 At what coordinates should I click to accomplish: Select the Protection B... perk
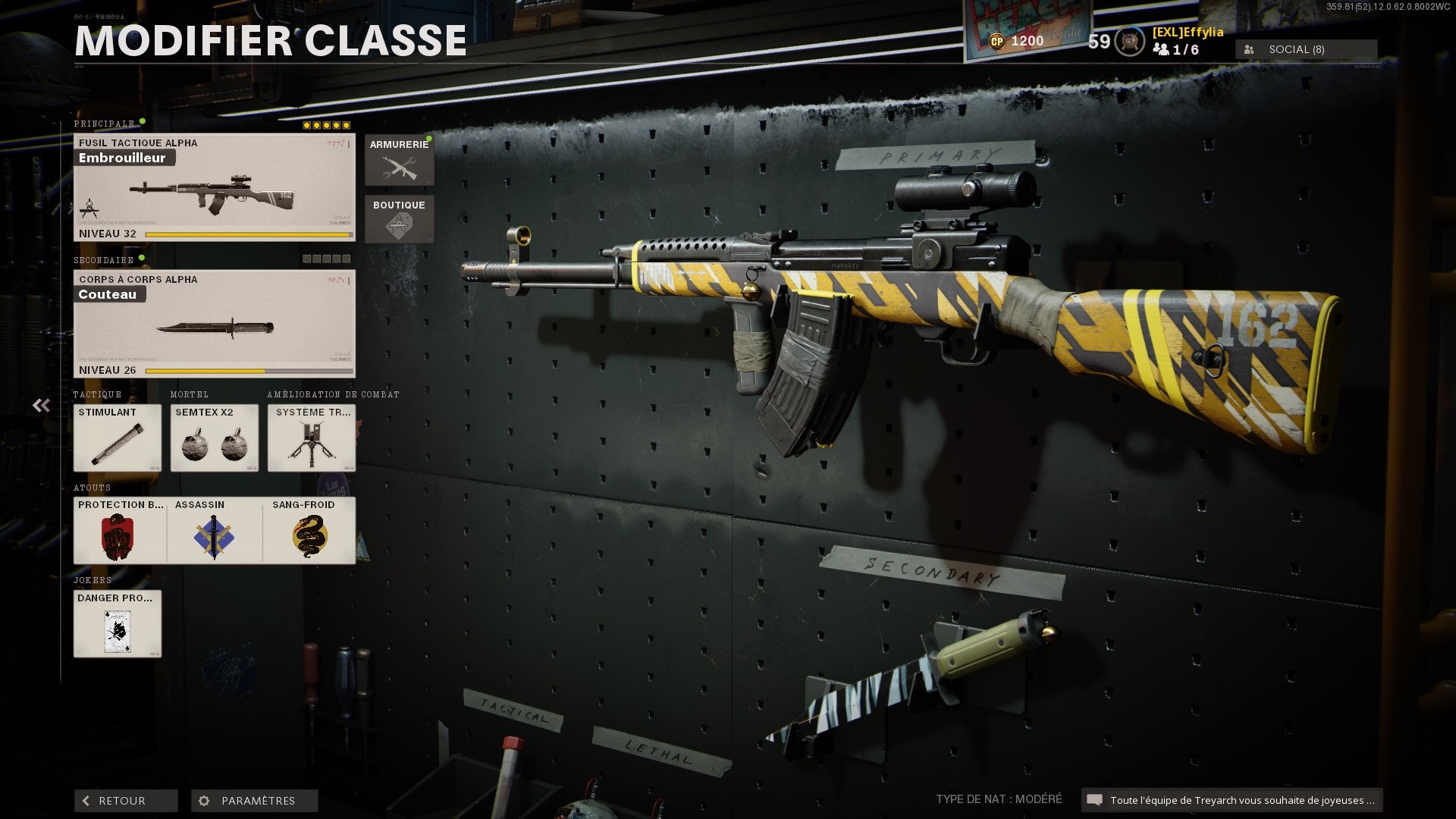[x=118, y=531]
